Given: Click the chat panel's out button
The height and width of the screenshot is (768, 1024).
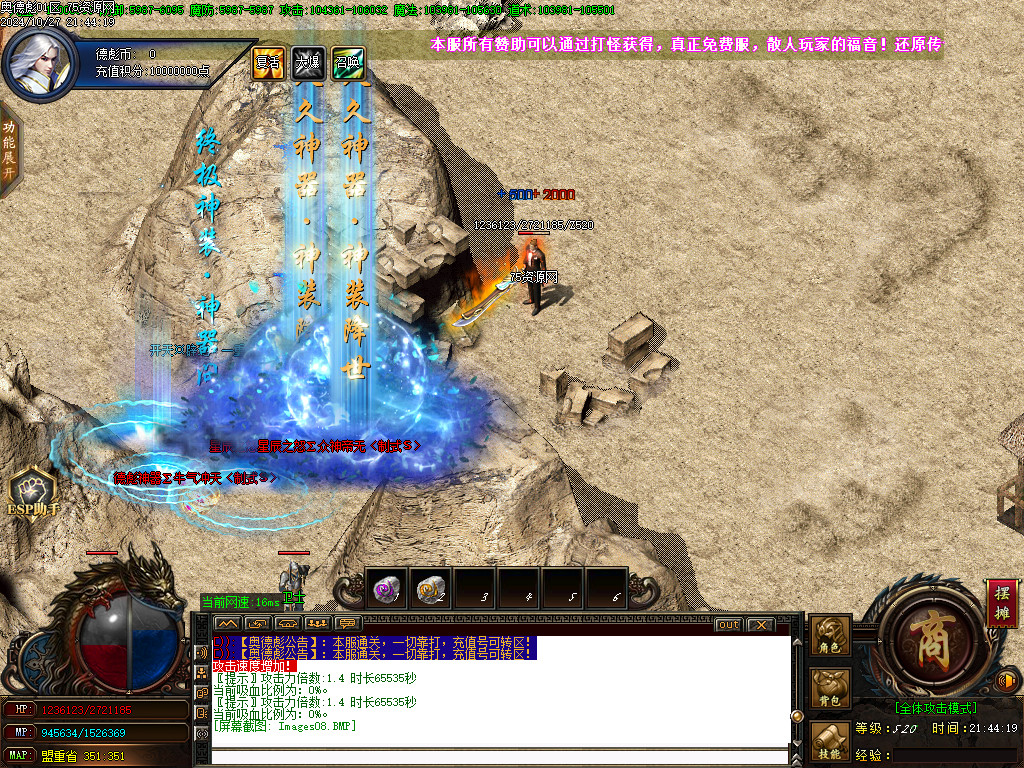Looking at the screenshot, I should 728,625.
